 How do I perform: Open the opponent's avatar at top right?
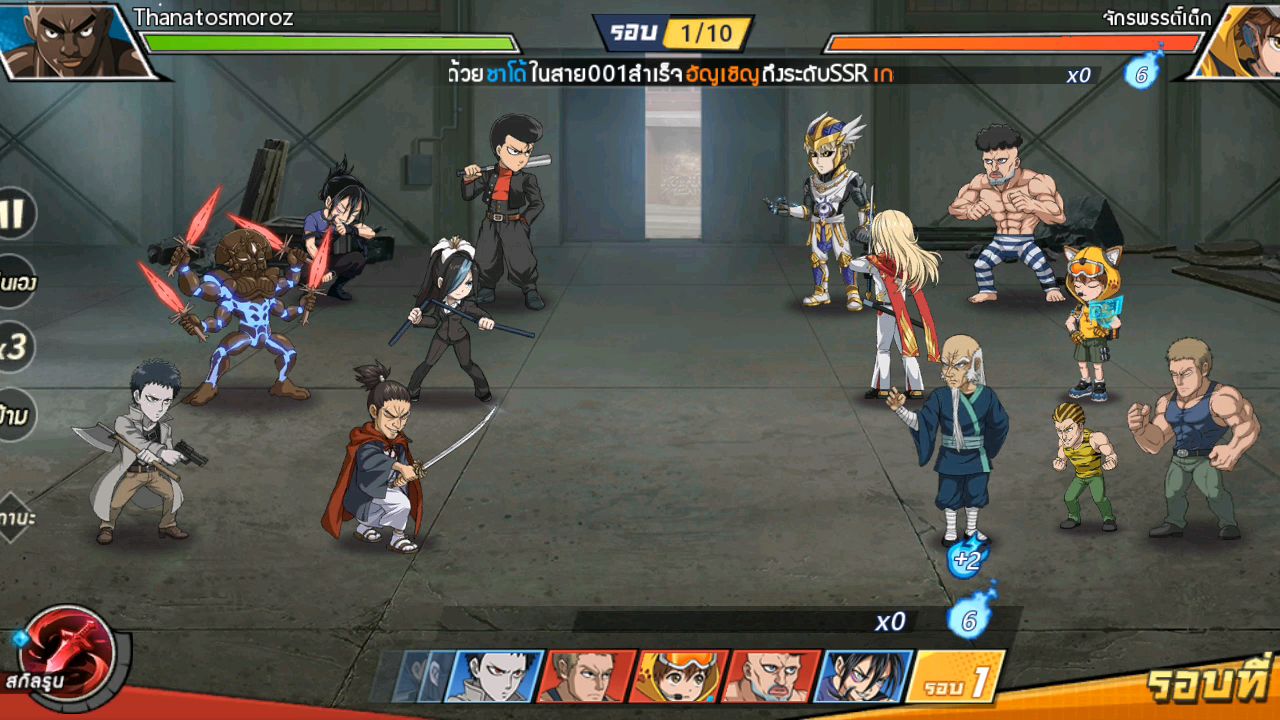pos(1238,40)
